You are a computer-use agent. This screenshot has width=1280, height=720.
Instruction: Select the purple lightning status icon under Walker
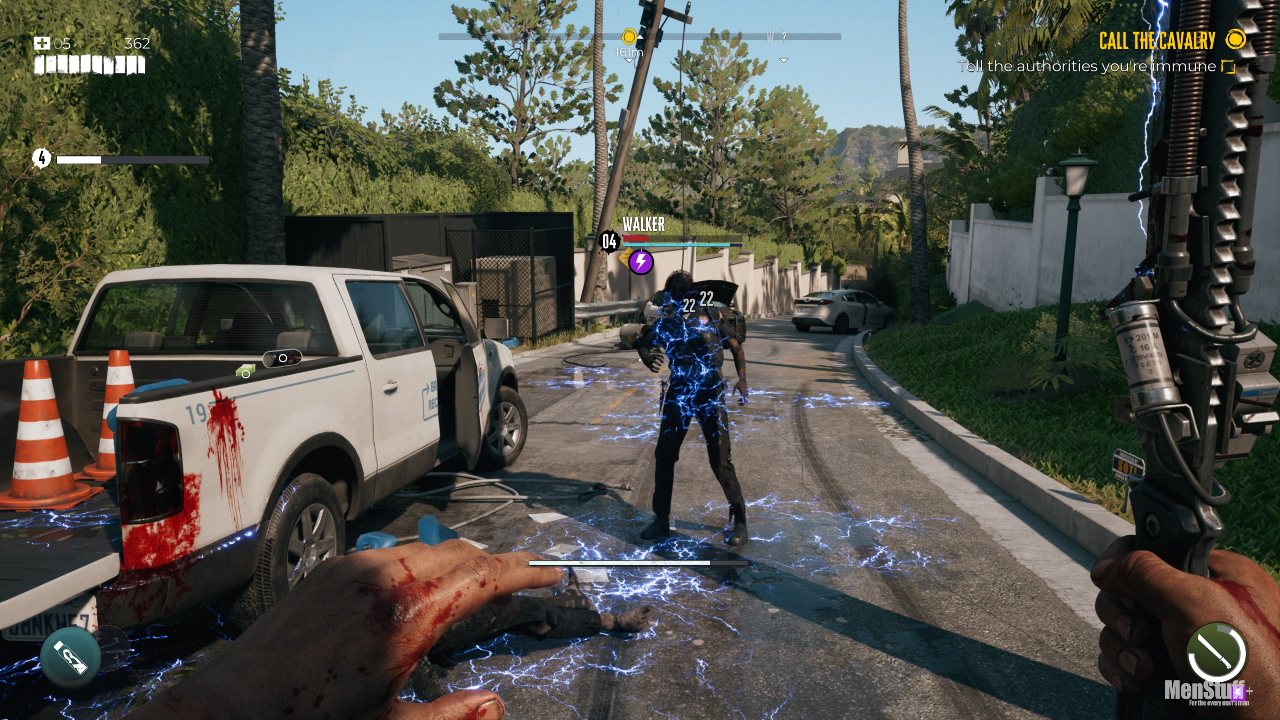(641, 262)
